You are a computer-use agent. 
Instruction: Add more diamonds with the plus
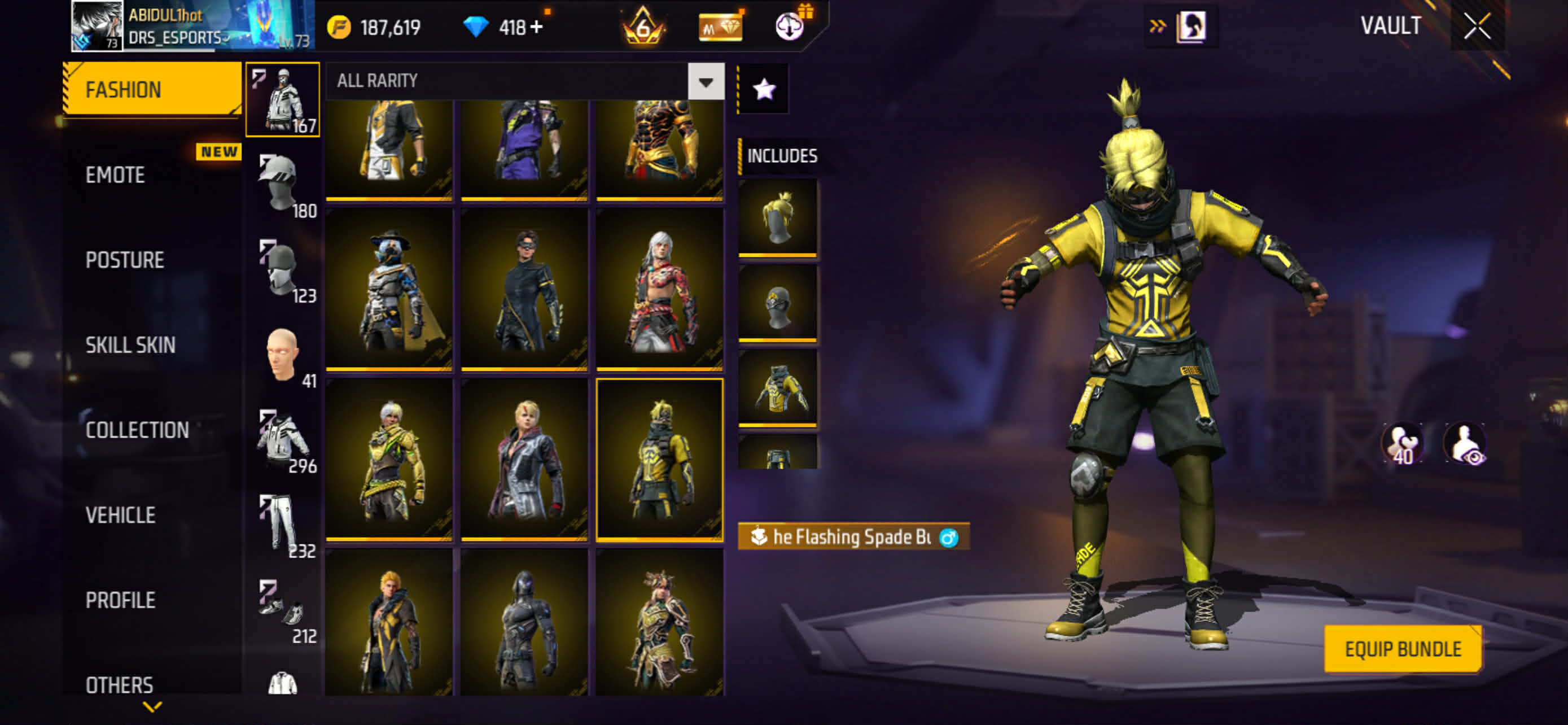point(536,28)
